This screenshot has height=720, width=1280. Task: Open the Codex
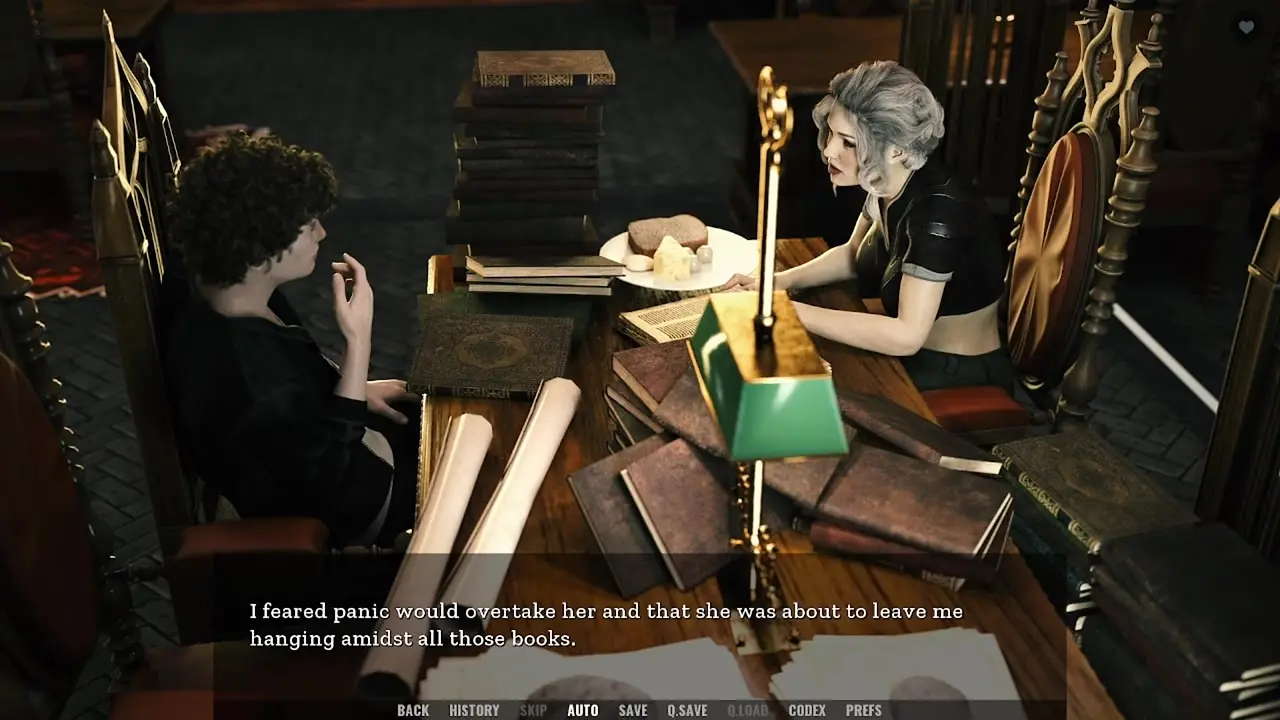coord(807,710)
